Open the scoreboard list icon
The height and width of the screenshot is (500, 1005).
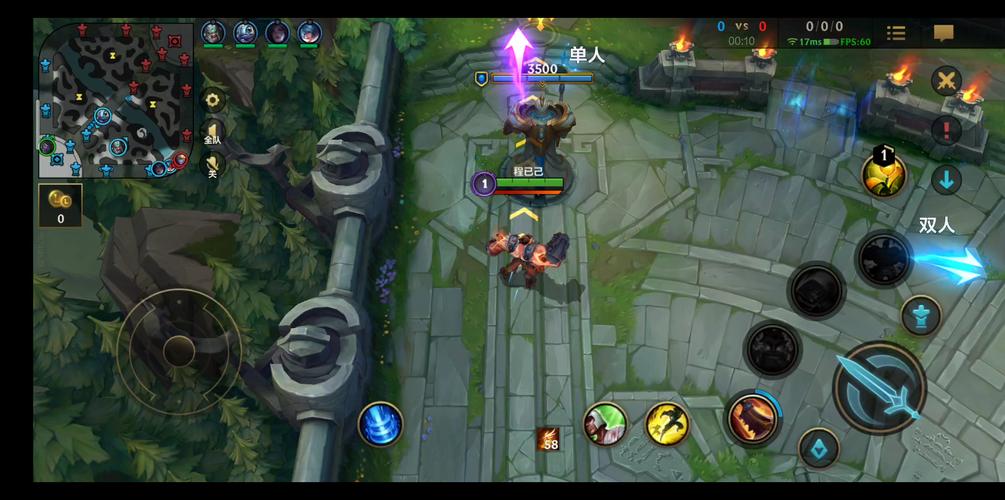896,33
